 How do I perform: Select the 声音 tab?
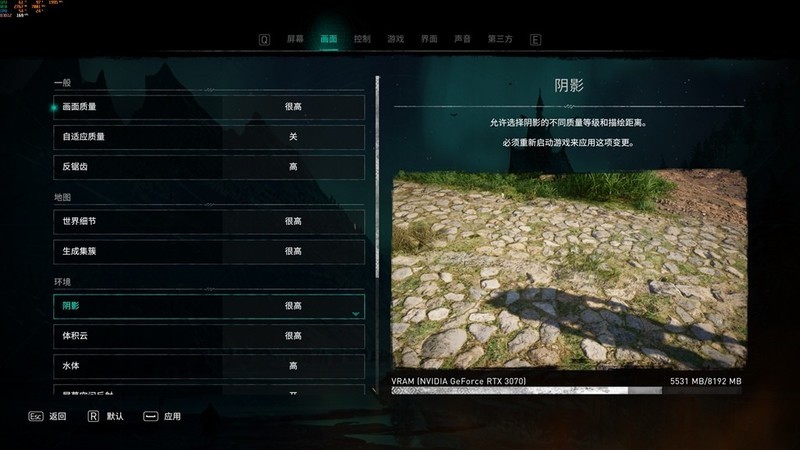(462, 39)
